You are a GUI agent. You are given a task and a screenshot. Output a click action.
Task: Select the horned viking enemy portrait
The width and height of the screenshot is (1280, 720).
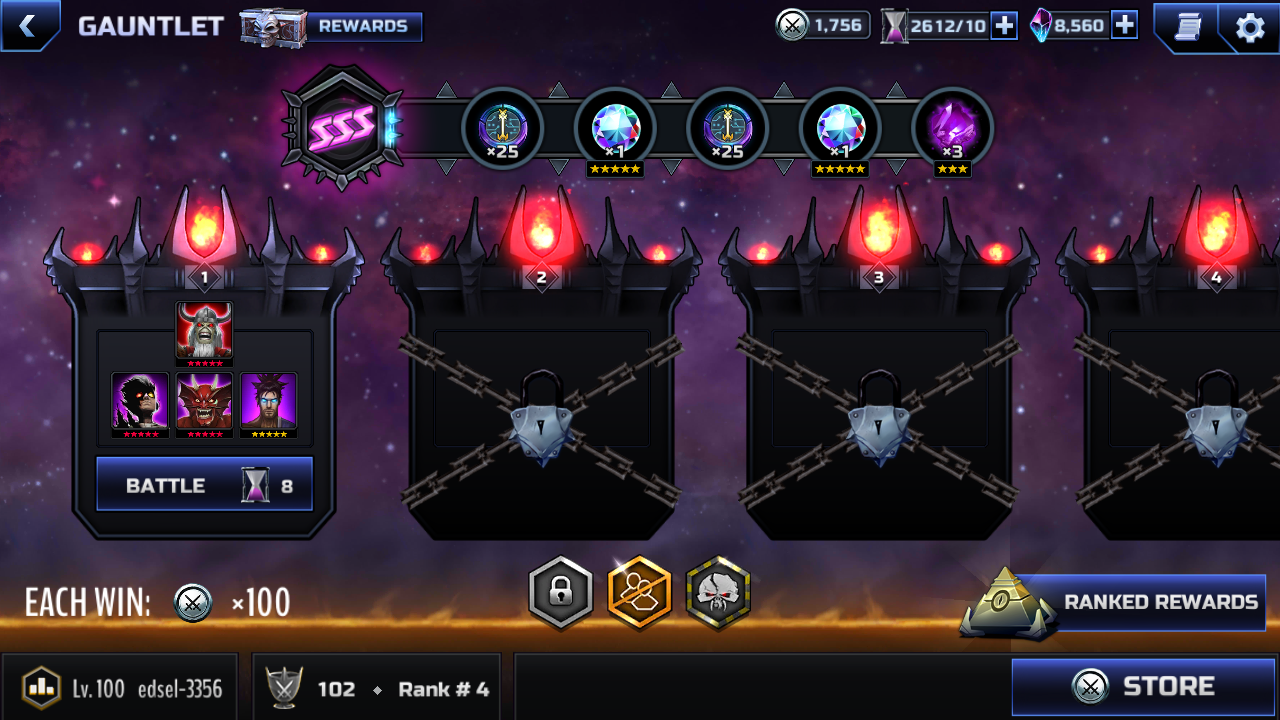click(x=205, y=331)
